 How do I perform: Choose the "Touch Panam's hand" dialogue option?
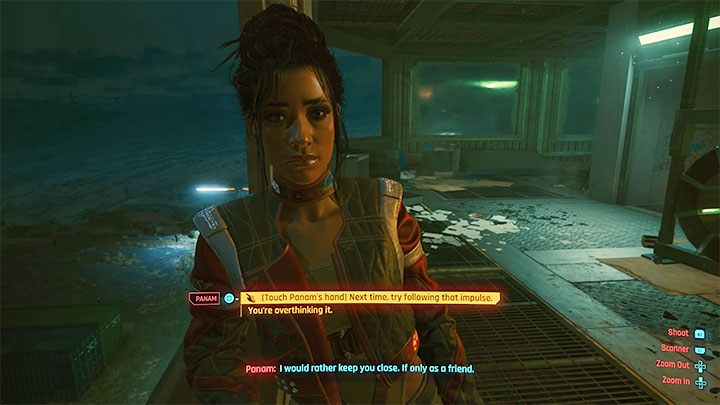[372, 297]
